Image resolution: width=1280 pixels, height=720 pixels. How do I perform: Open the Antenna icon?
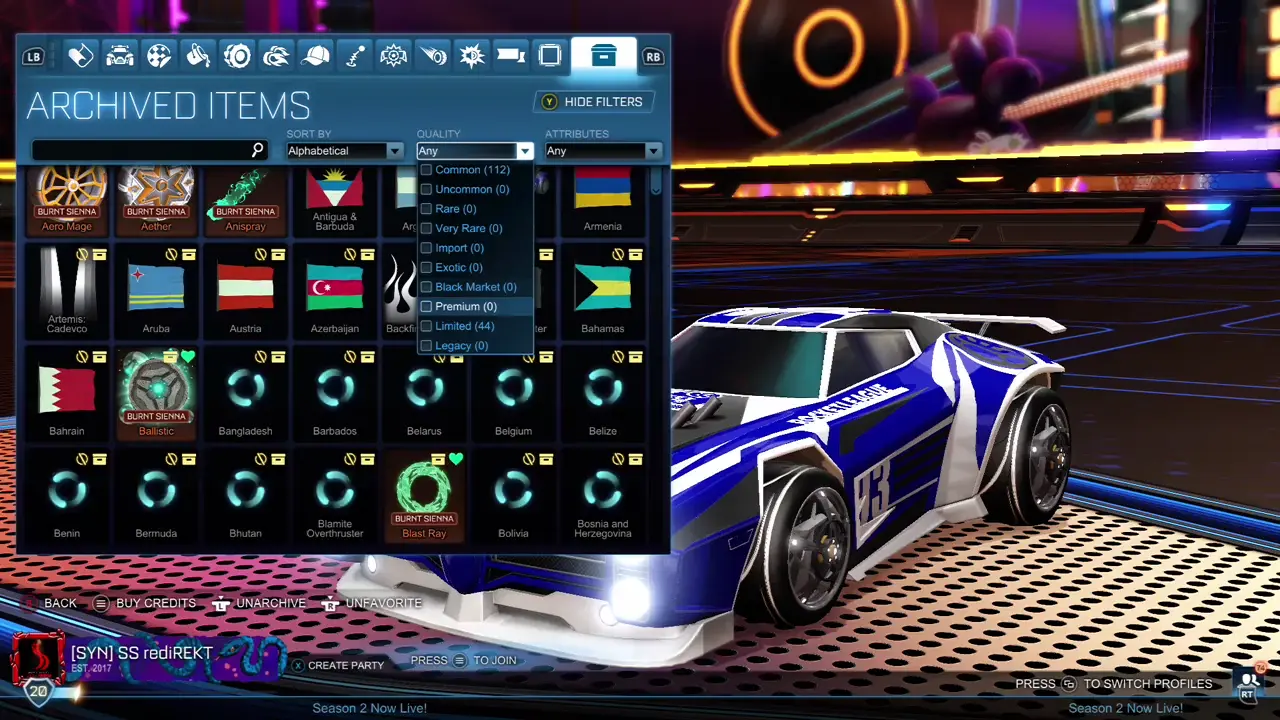(353, 56)
